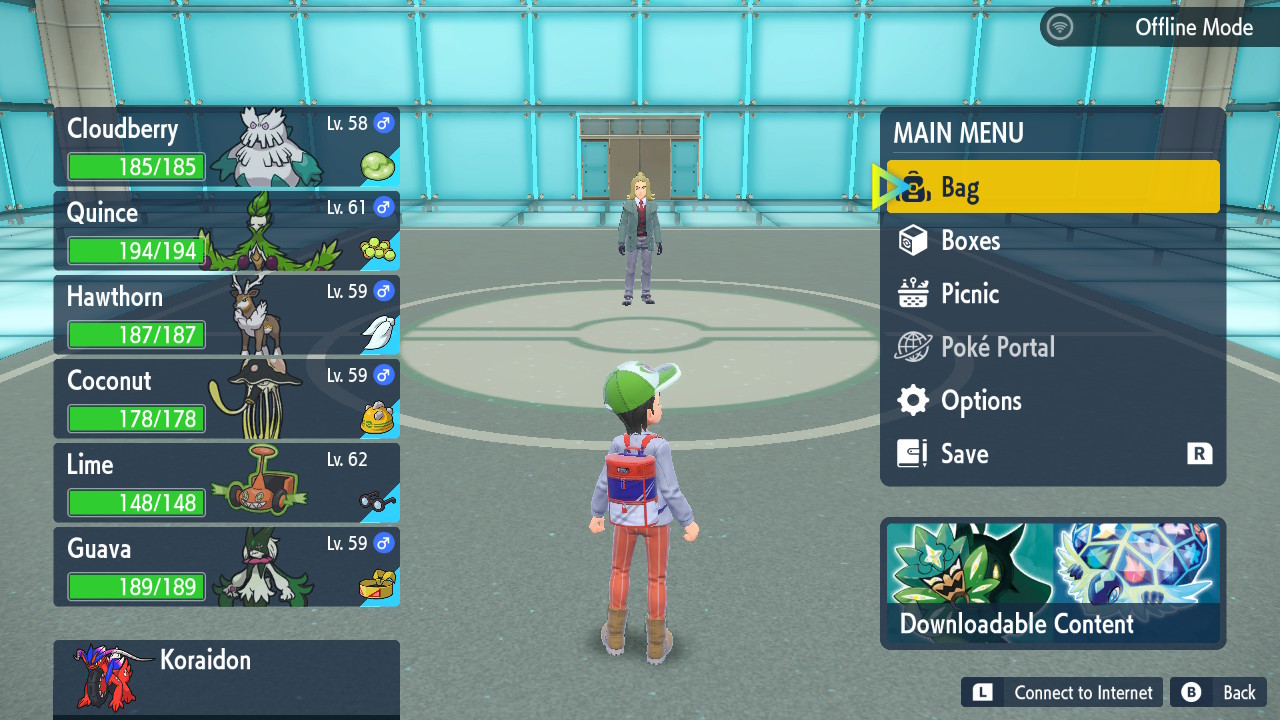
Task: Open the Downloadable Content banner
Action: pyautogui.click(x=1052, y=583)
